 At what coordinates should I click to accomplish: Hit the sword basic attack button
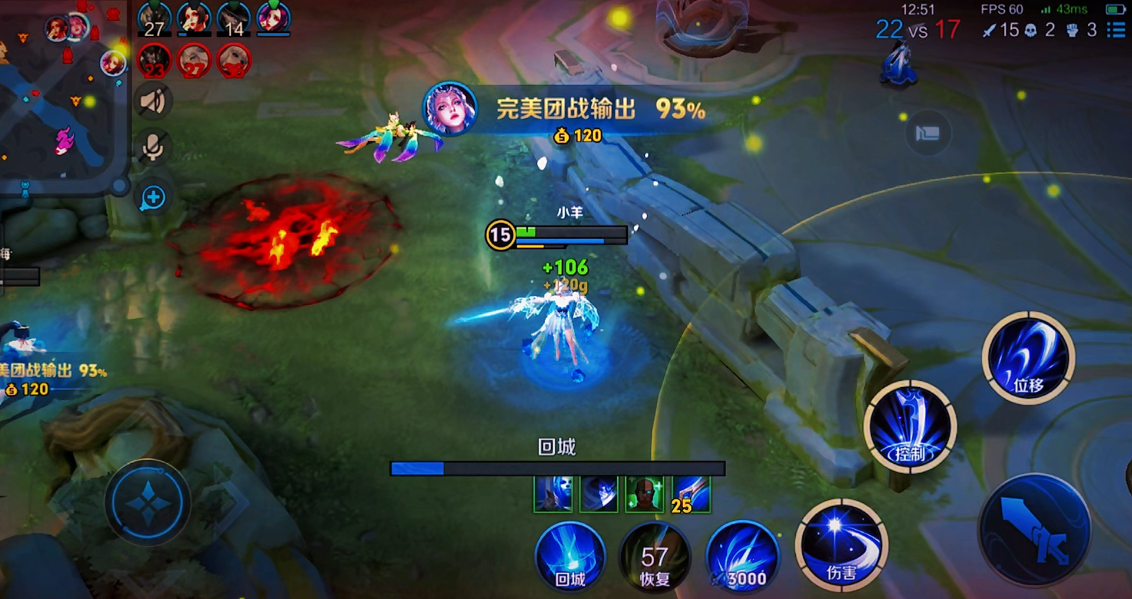click(1034, 530)
